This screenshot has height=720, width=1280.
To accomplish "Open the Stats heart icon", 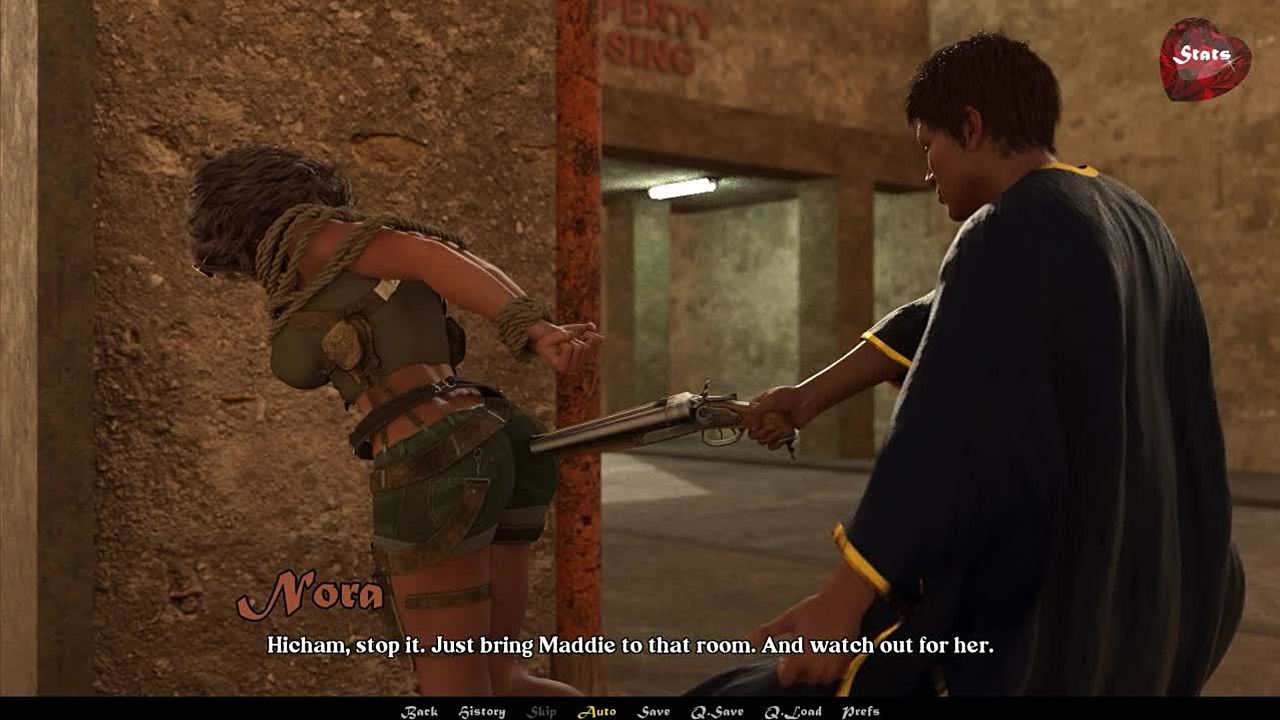I will 1204,58.
